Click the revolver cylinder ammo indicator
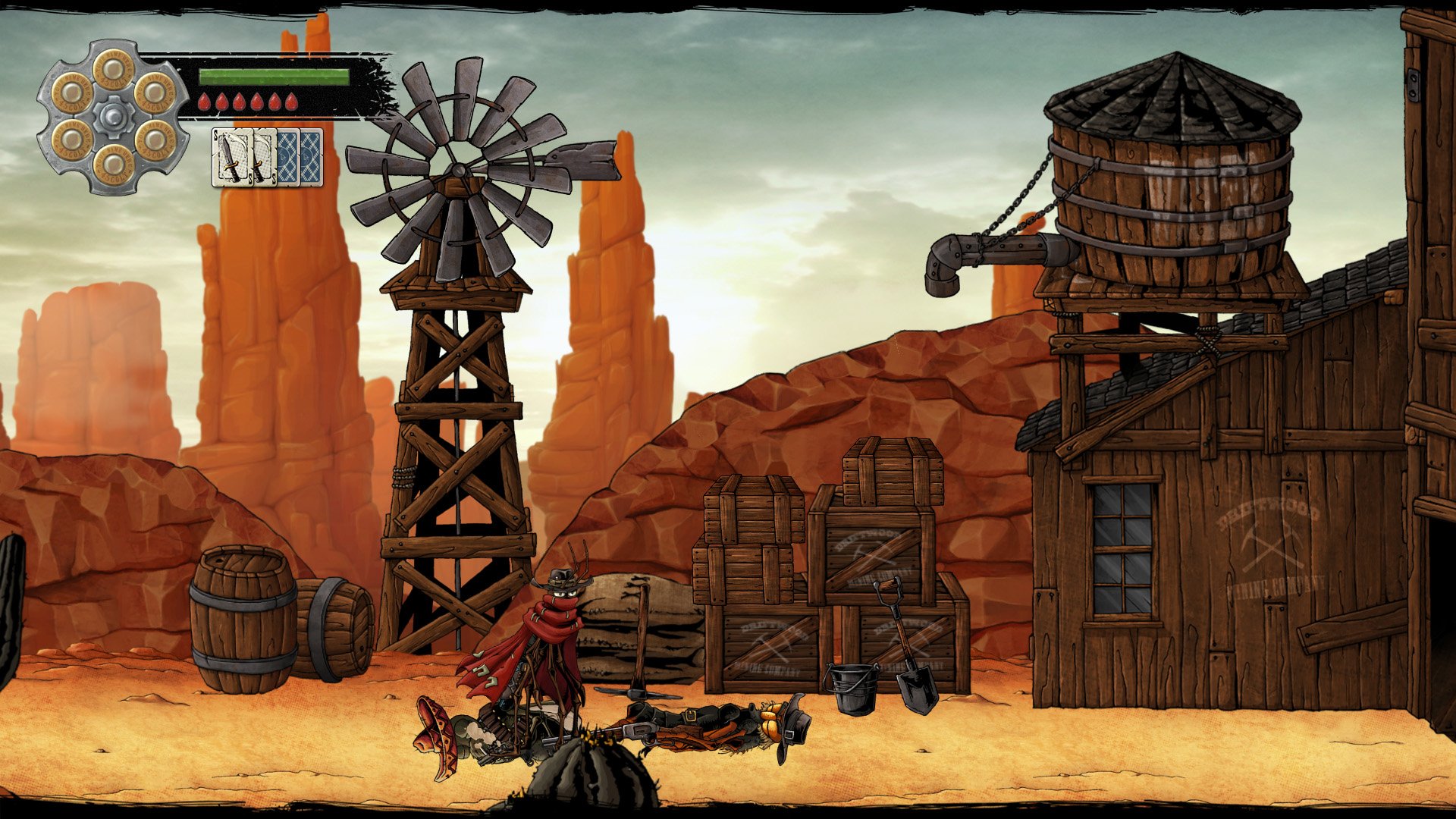Viewport: 1456px width, 819px height. pos(112,114)
